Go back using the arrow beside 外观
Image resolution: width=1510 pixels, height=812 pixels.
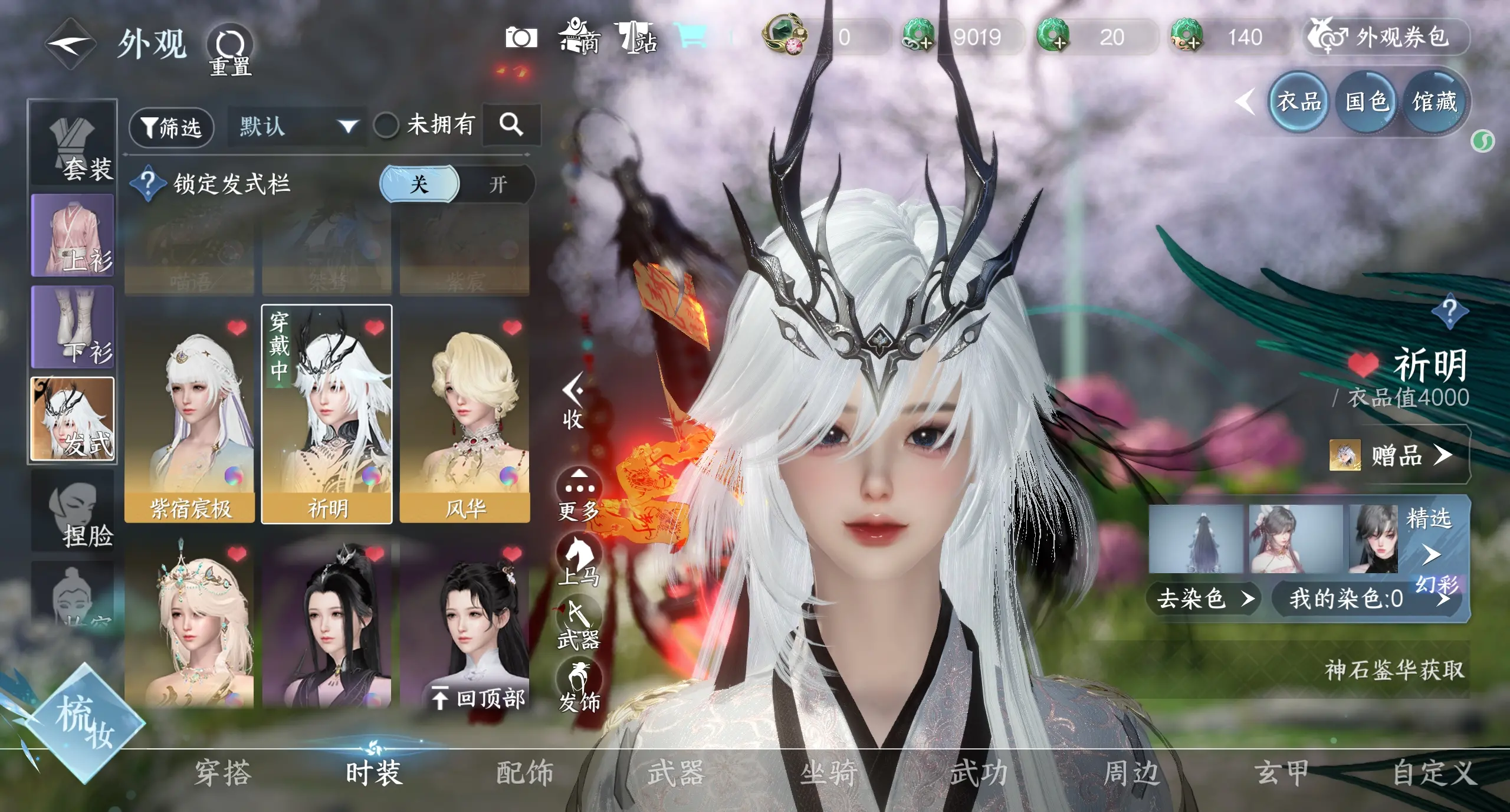coord(70,43)
